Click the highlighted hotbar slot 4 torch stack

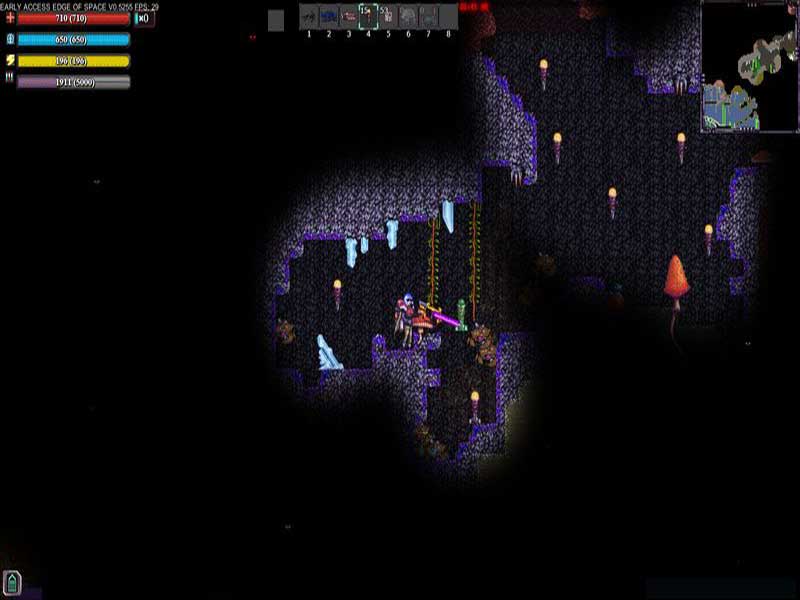[x=368, y=16]
